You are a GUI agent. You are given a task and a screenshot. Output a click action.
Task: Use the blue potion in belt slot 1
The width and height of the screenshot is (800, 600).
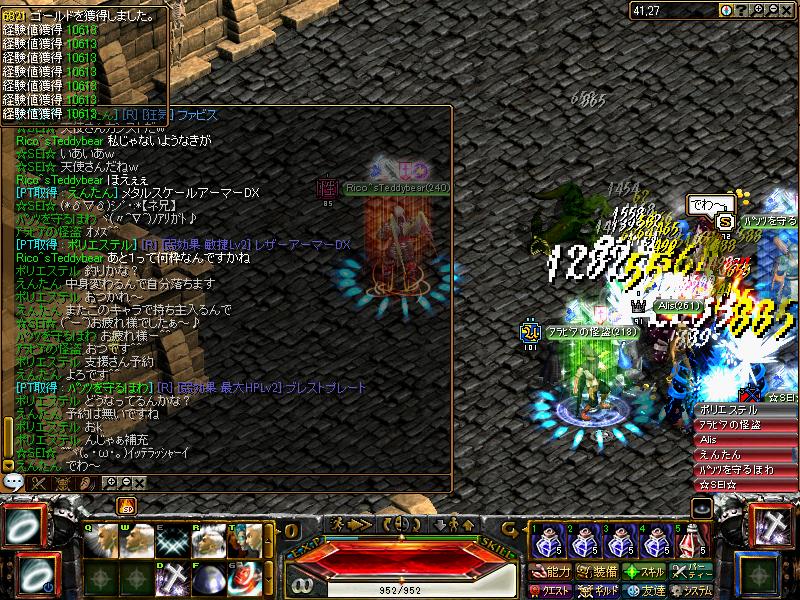click(545, 542)
